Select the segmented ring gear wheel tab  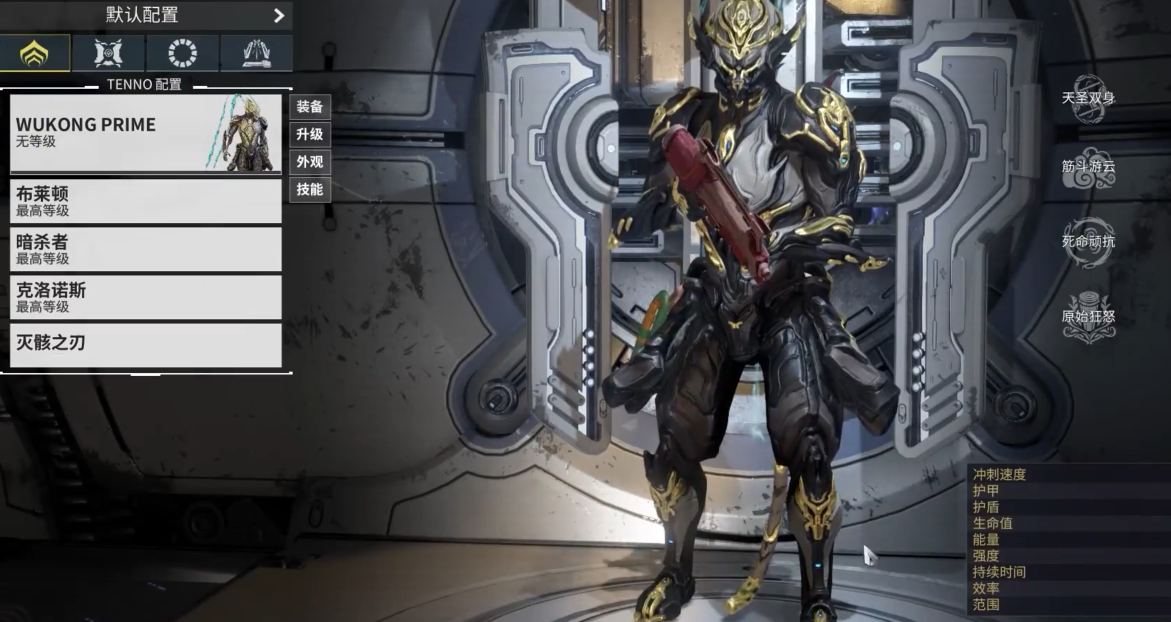182,53
